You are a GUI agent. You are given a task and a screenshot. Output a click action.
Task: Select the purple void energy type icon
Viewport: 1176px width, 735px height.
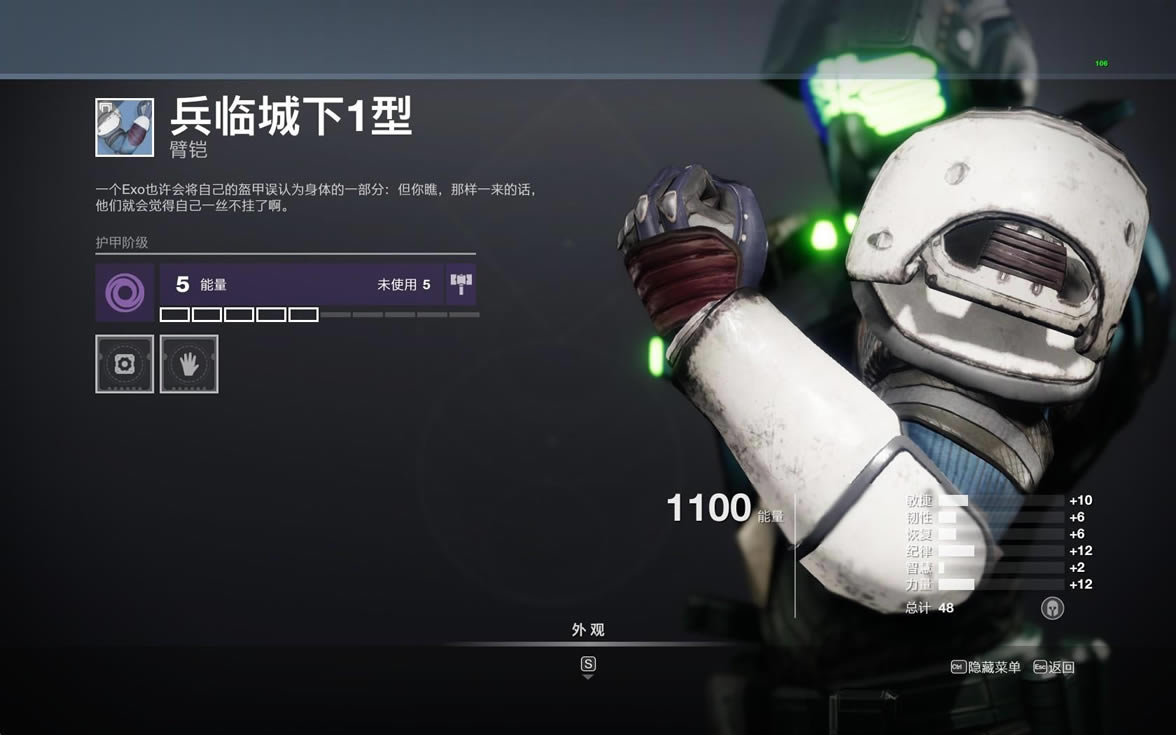tap(125, 293)
